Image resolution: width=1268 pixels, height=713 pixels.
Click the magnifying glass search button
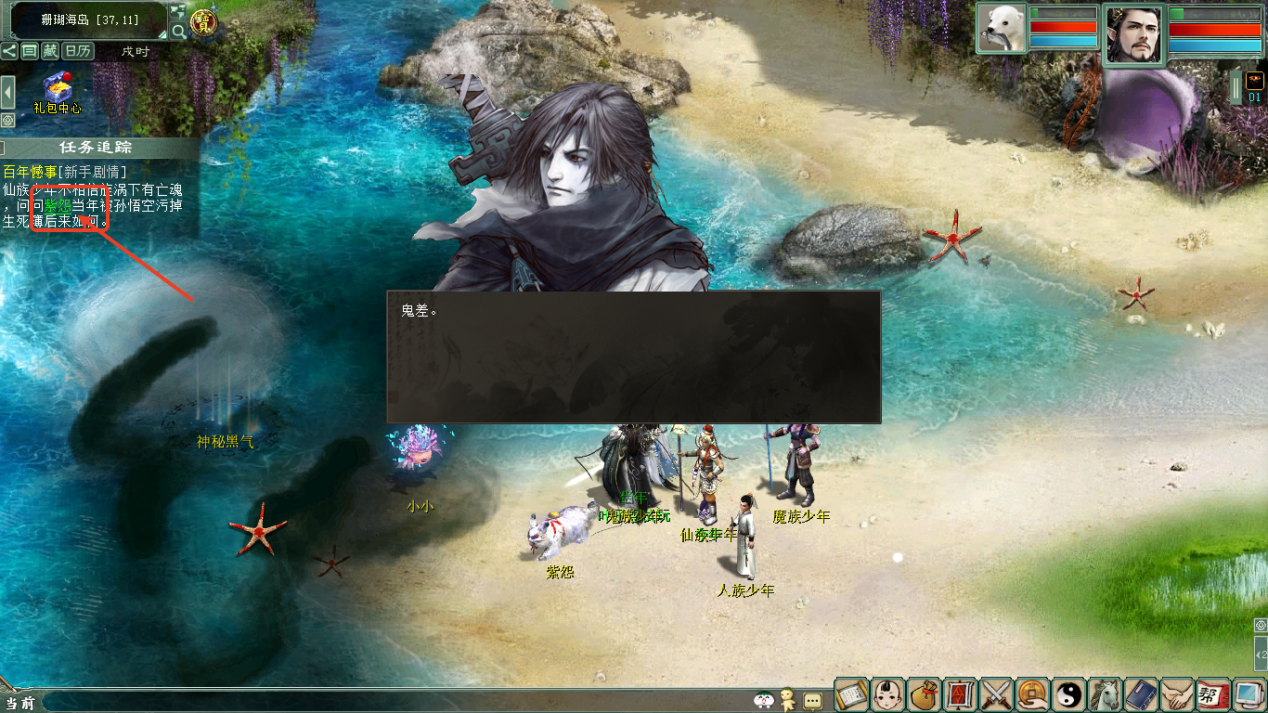179,32
